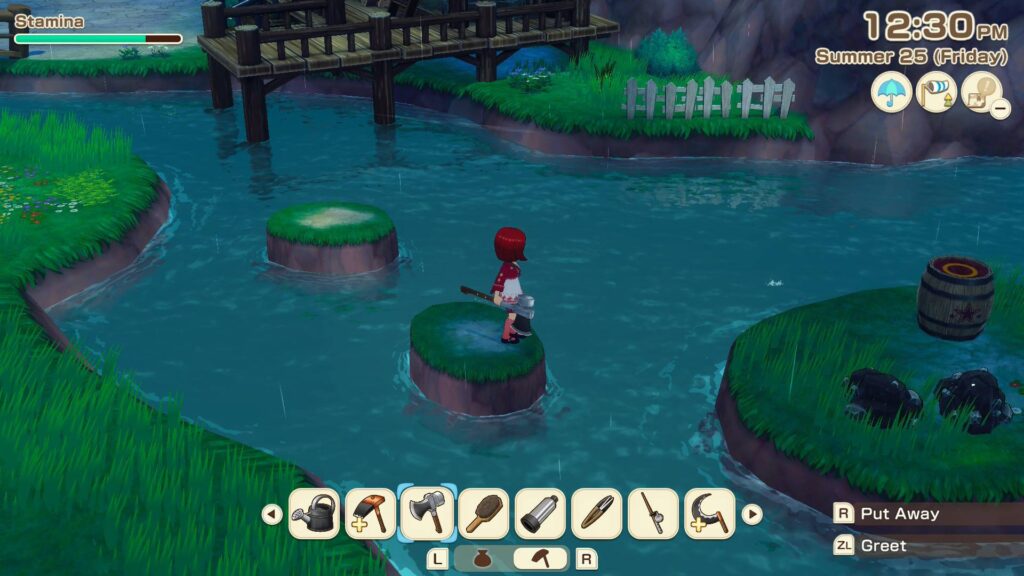Image resolution: width=1024 pixels, height=576 pixels.
Task: Equip the fishing rod from the hotbar
Action: [653, 514]
